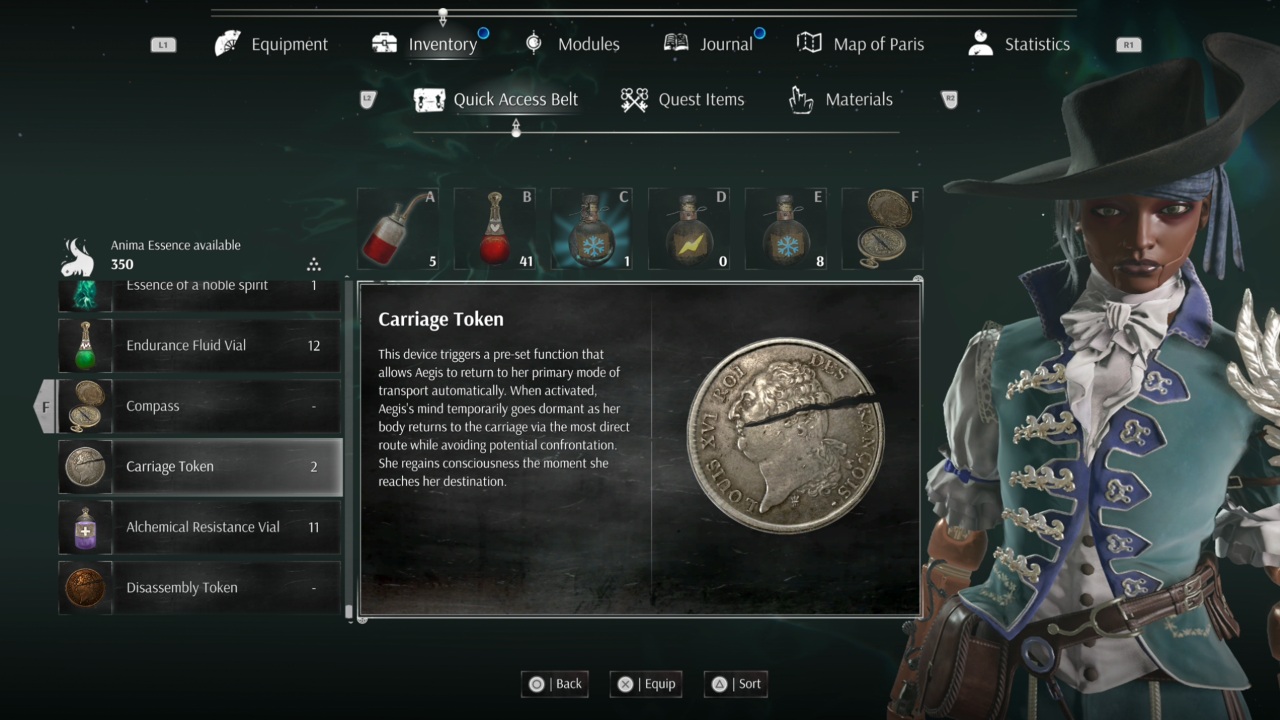Select the highlighted snowflake flask slot C
The width and height of the screenshot is (1280, 720).
[x=591, y=229]
